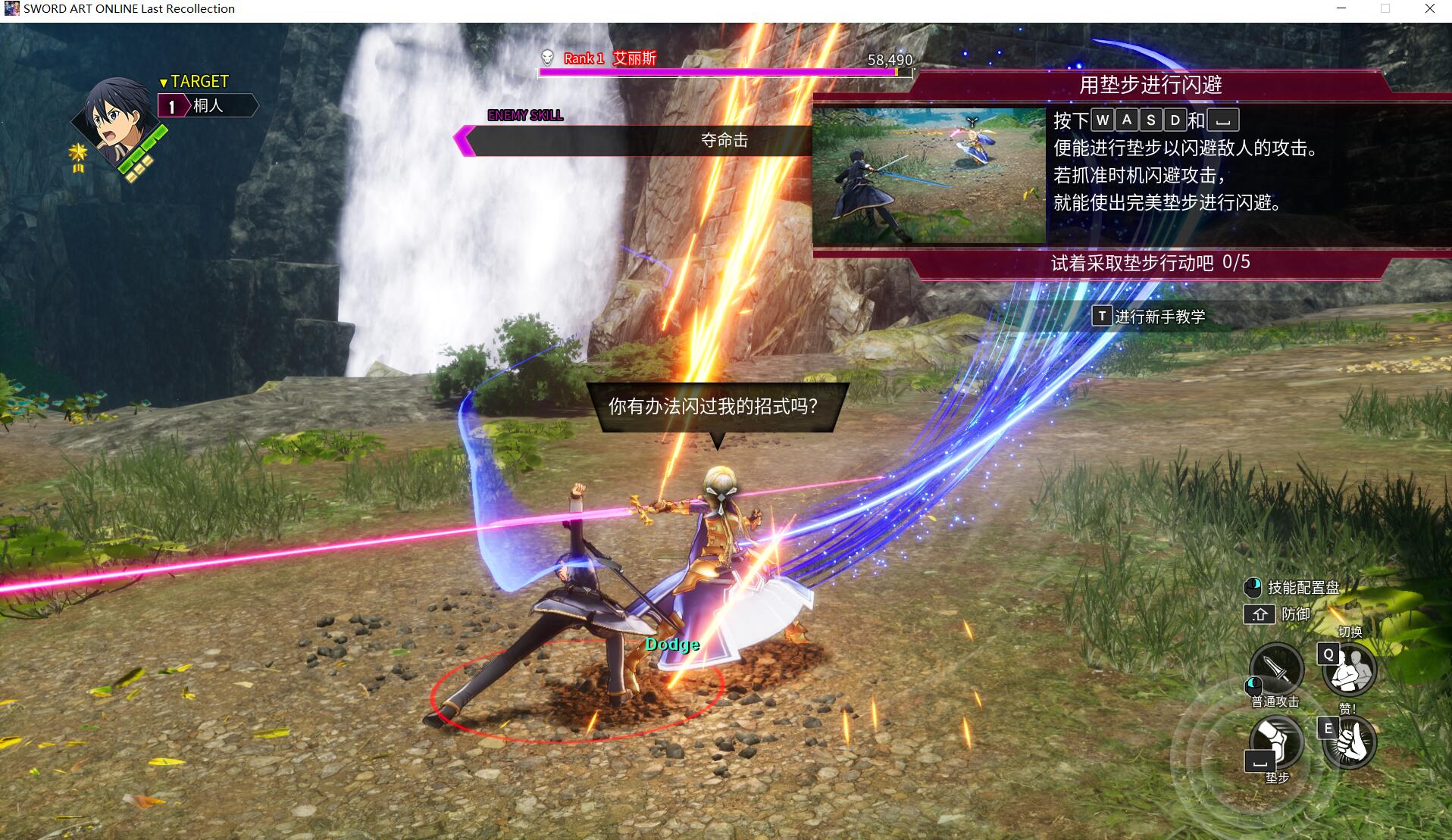Click the ENEMY SKILL label text
The height and width of the screenshot is (840, 1452).
pos(525,115)
